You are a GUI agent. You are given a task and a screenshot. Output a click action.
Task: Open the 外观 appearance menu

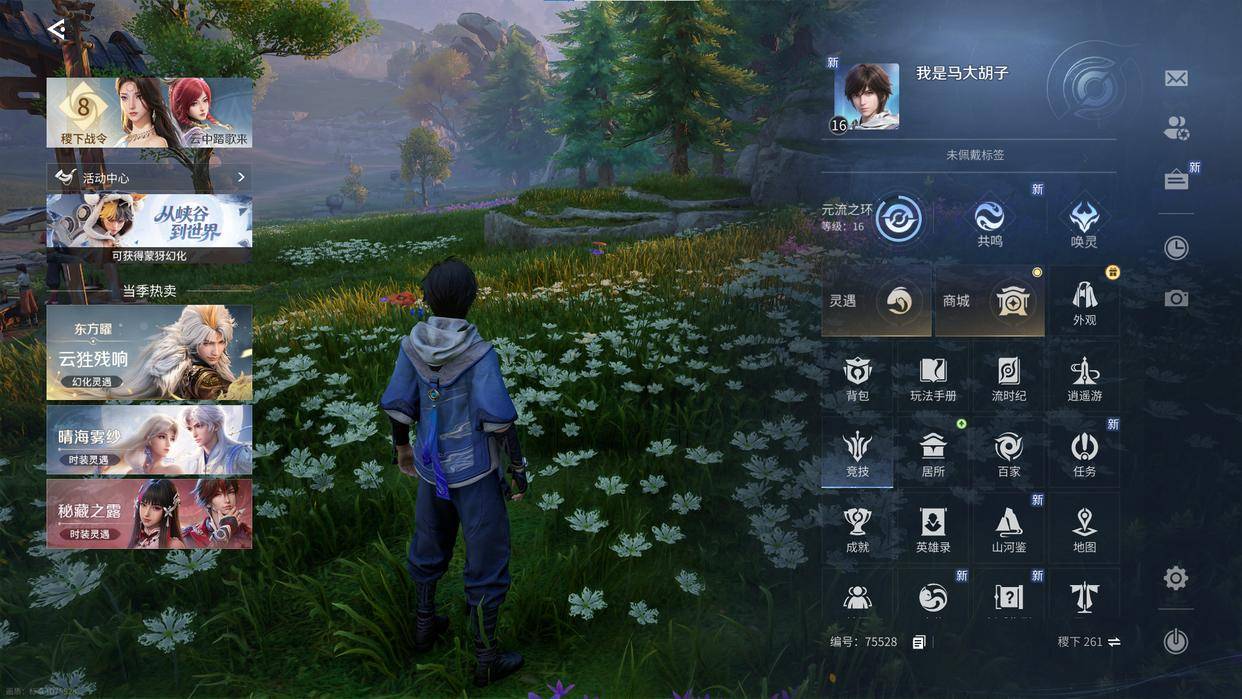1084,301
